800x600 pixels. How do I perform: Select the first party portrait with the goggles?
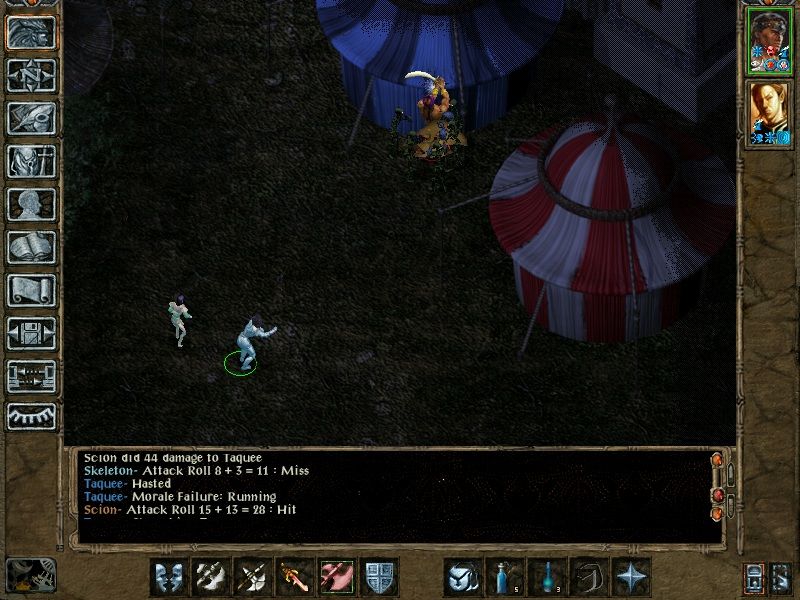[768, 41]
